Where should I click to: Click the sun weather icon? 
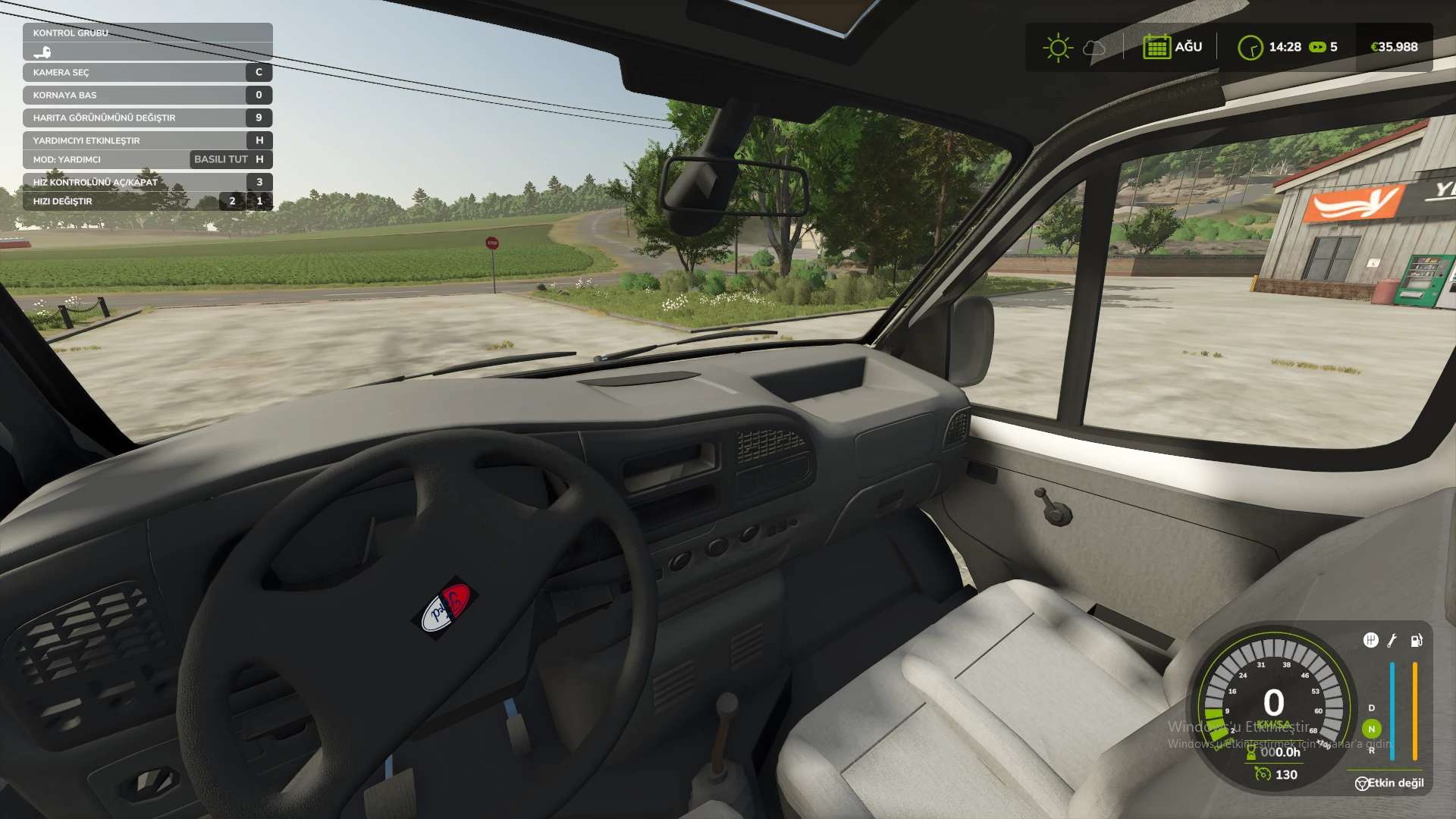[x=1057, y=48]
